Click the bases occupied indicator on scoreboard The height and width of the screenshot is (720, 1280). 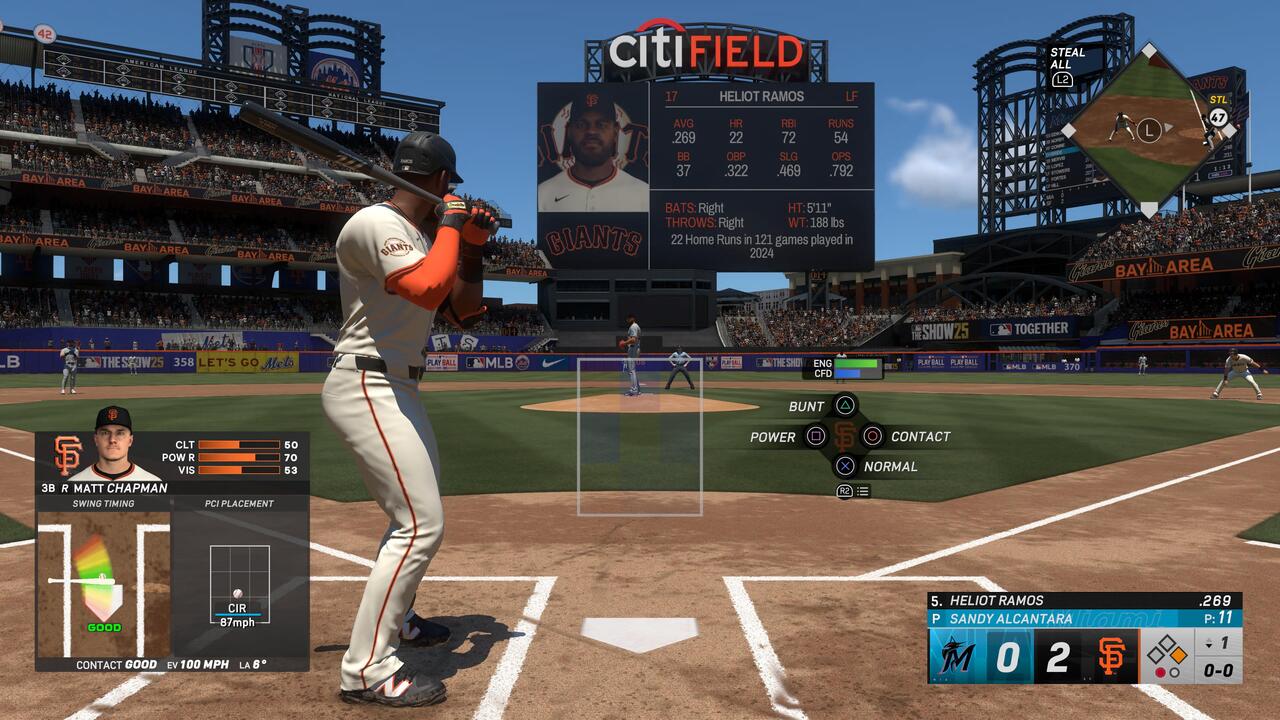[x=1166, y=656]
